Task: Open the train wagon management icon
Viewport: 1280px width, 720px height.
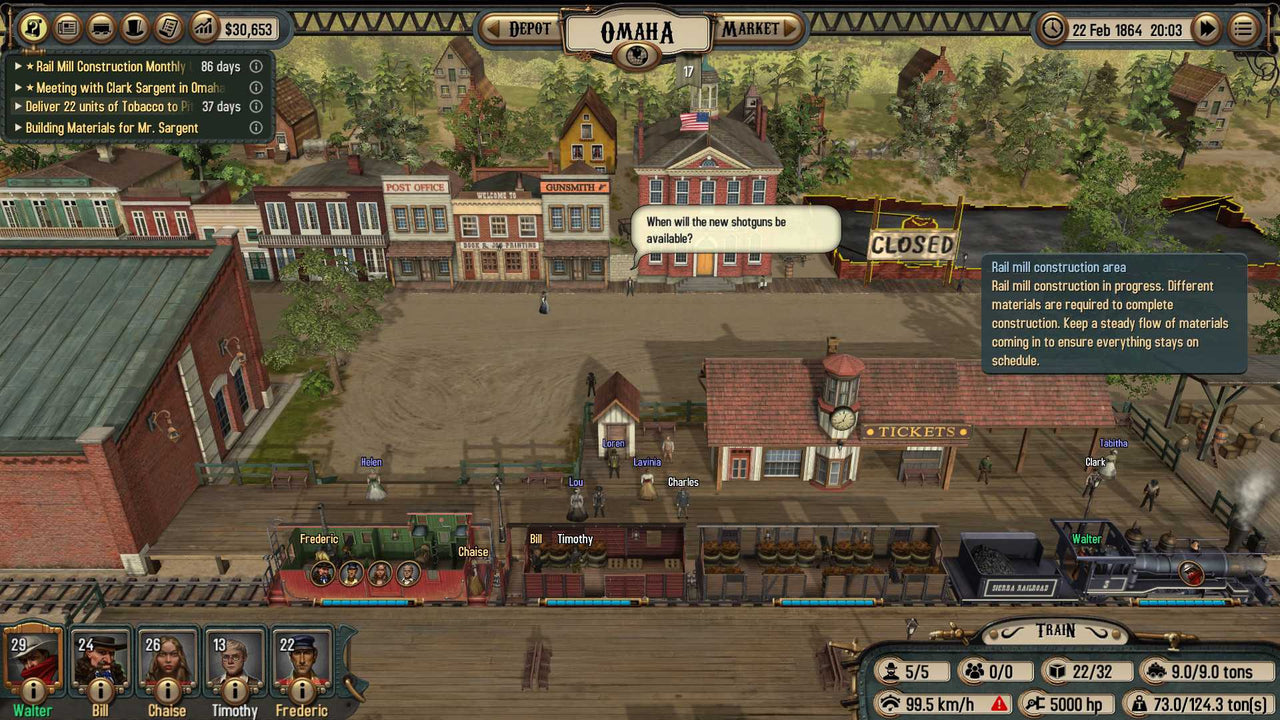Action: coord(103,27)
